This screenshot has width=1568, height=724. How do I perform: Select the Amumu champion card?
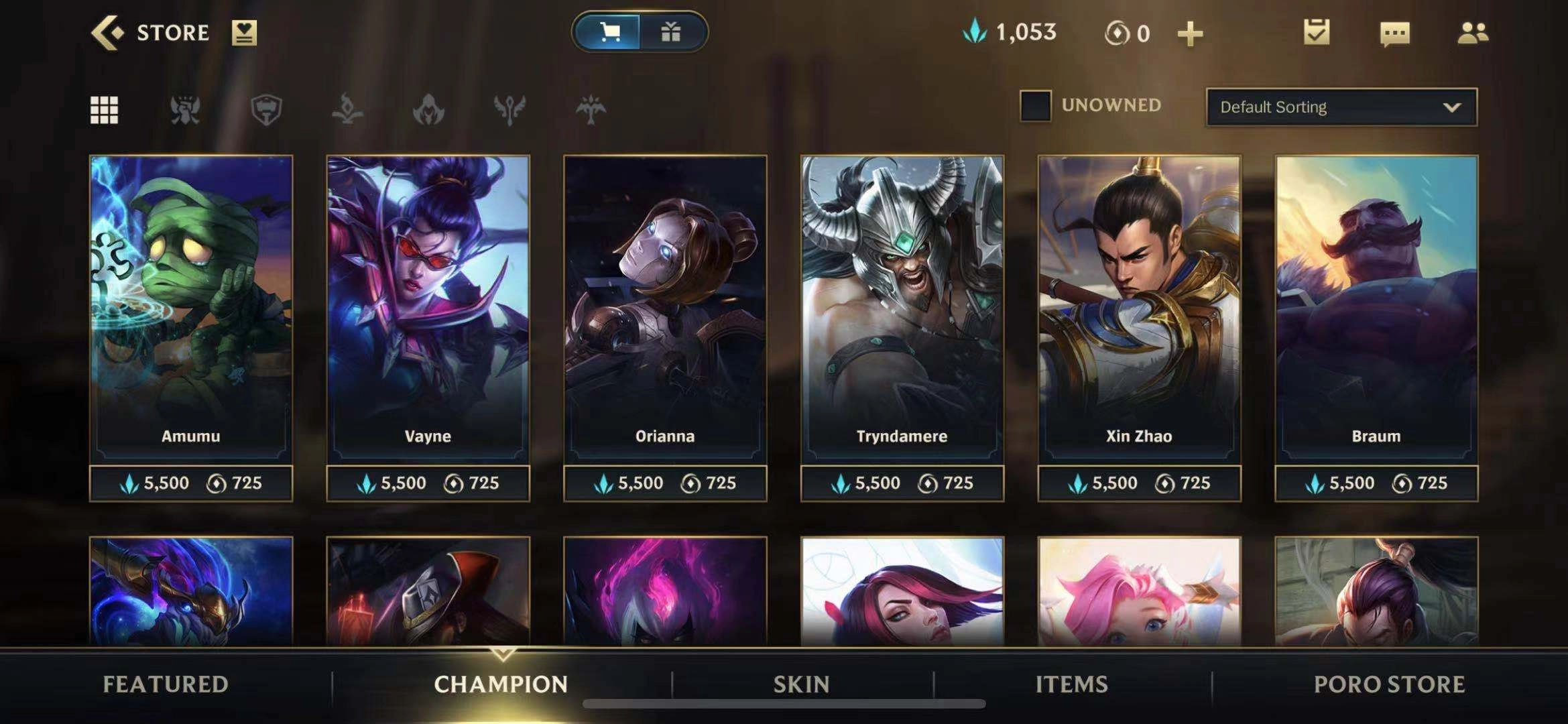[191, 308]
